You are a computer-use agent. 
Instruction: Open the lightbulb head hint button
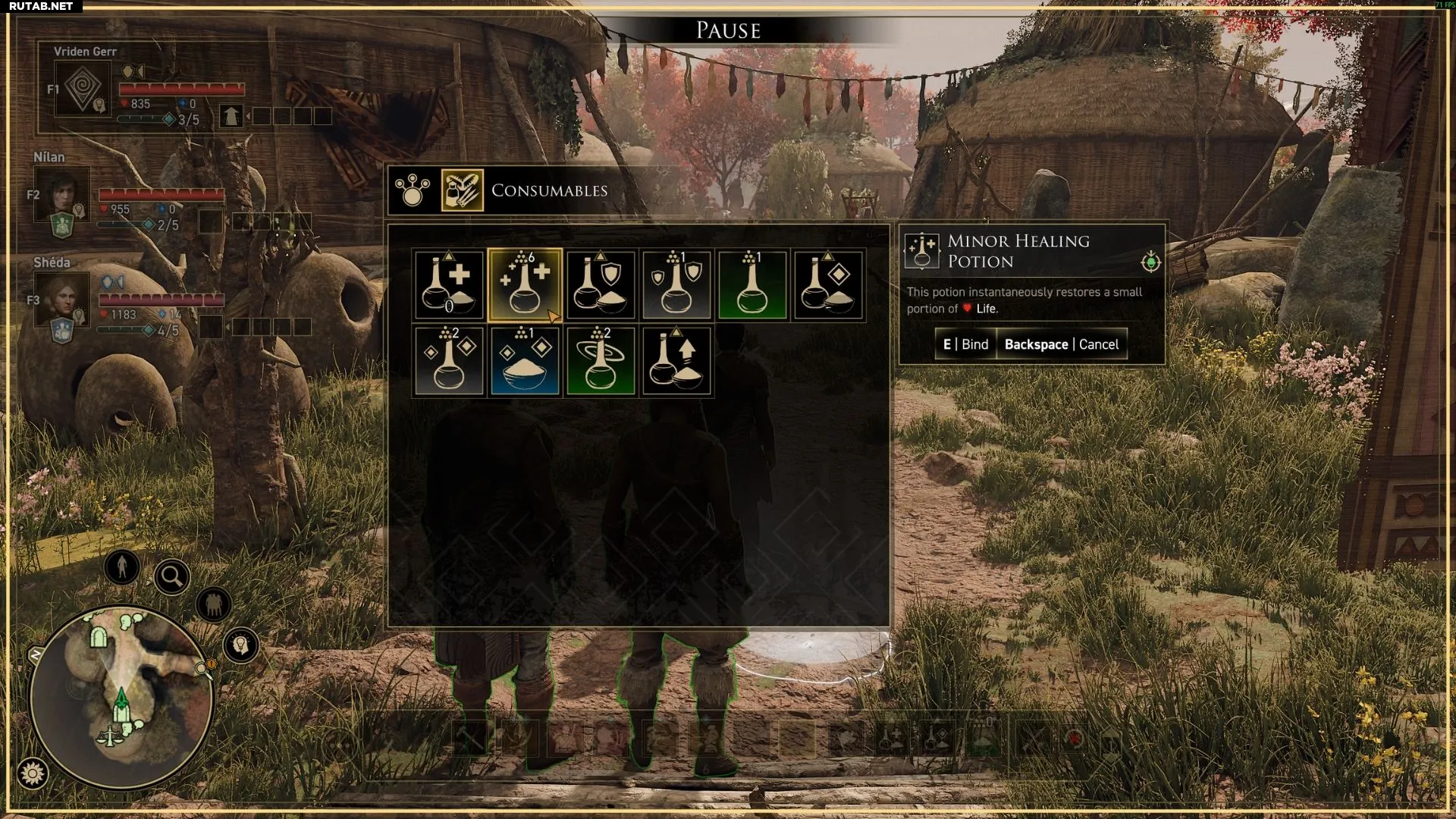[x=241, y=646]
